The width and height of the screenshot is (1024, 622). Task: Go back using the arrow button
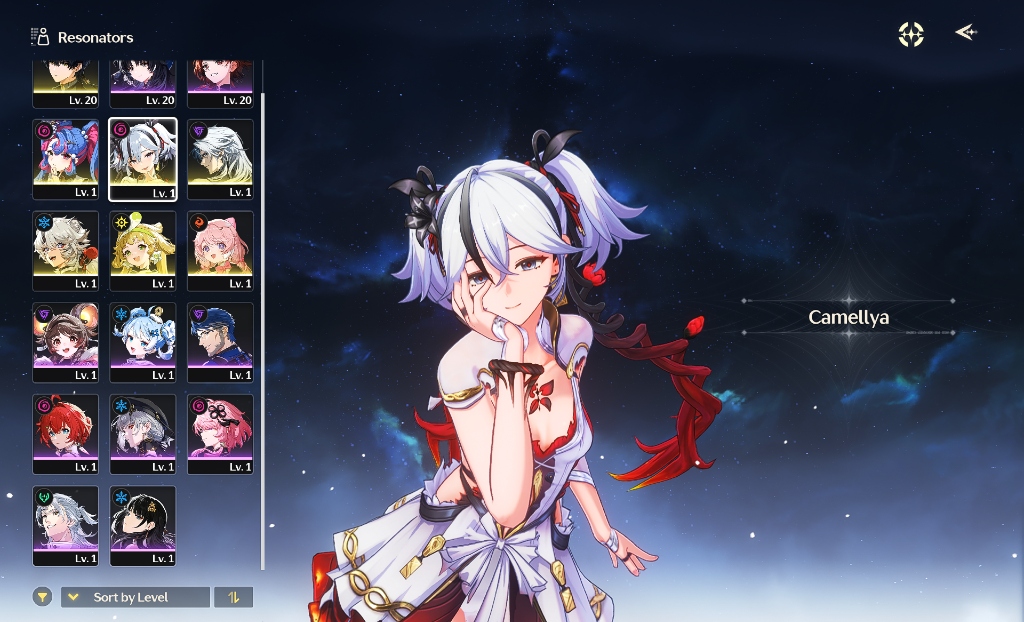click(x=965, y=33)
